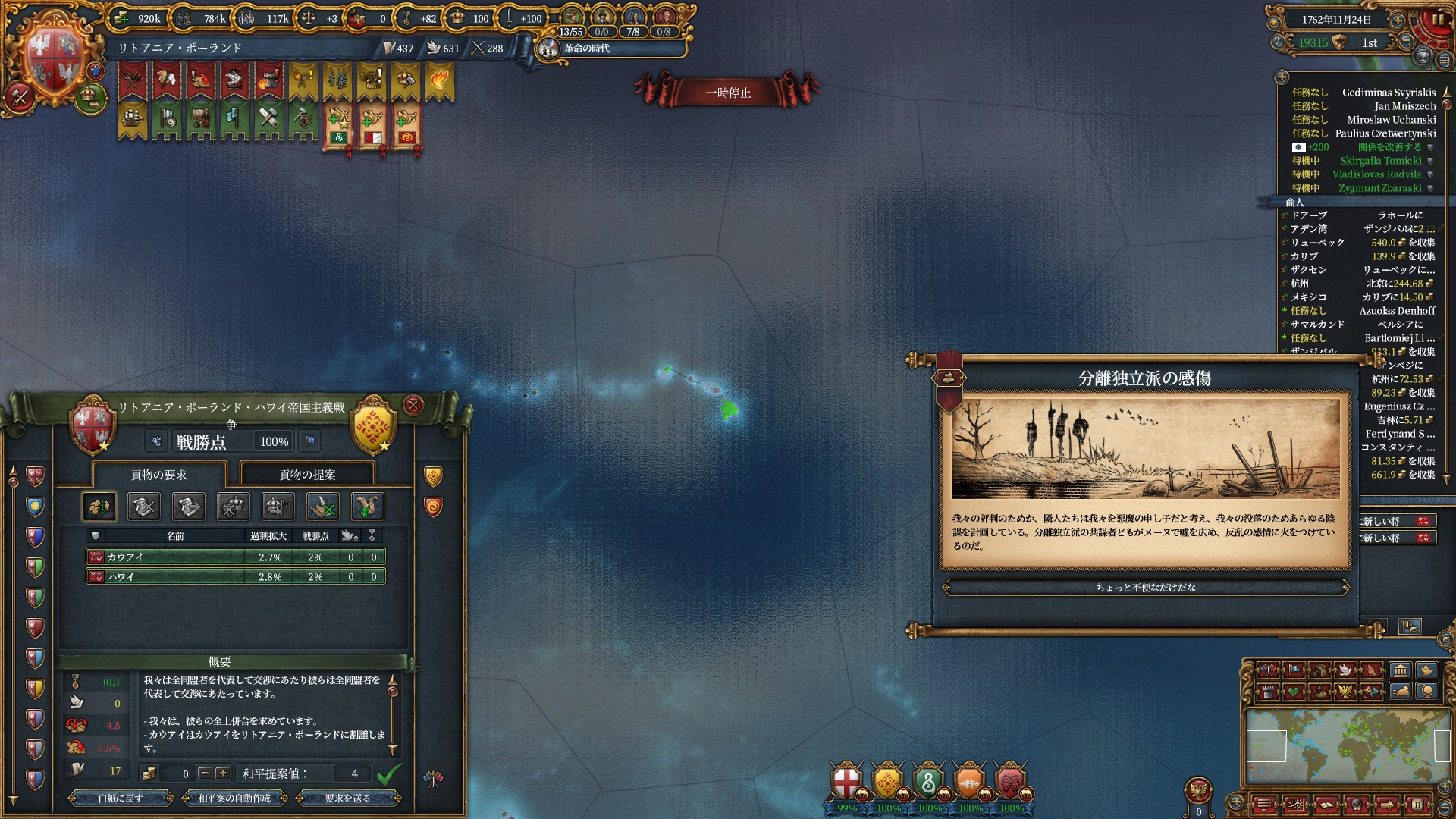The image size is (1456, 819).
Task: Close the peace negotiation window
Action: (413, 405)
